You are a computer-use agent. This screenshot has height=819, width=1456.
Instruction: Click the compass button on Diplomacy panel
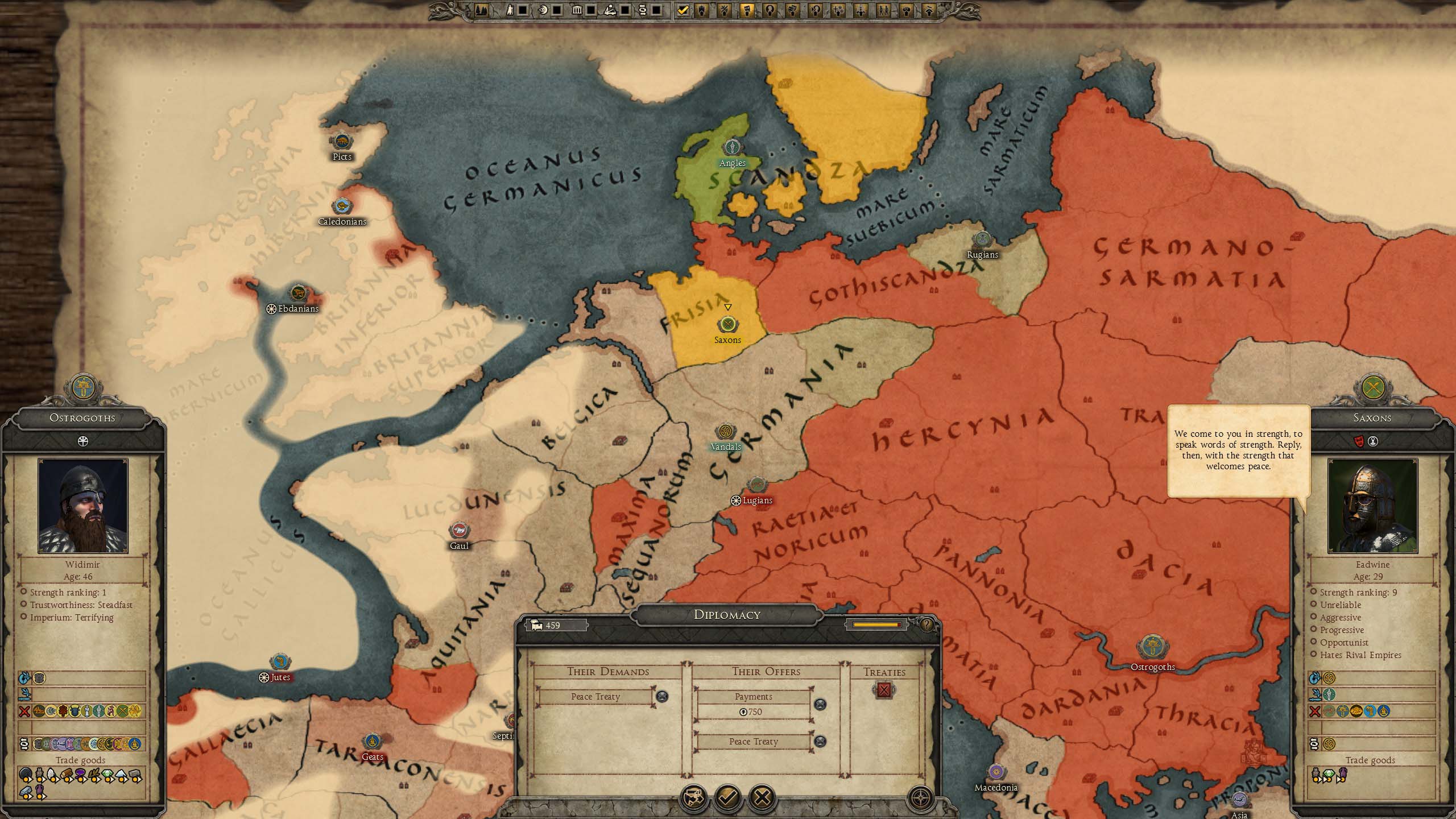(x=920, y=797)
